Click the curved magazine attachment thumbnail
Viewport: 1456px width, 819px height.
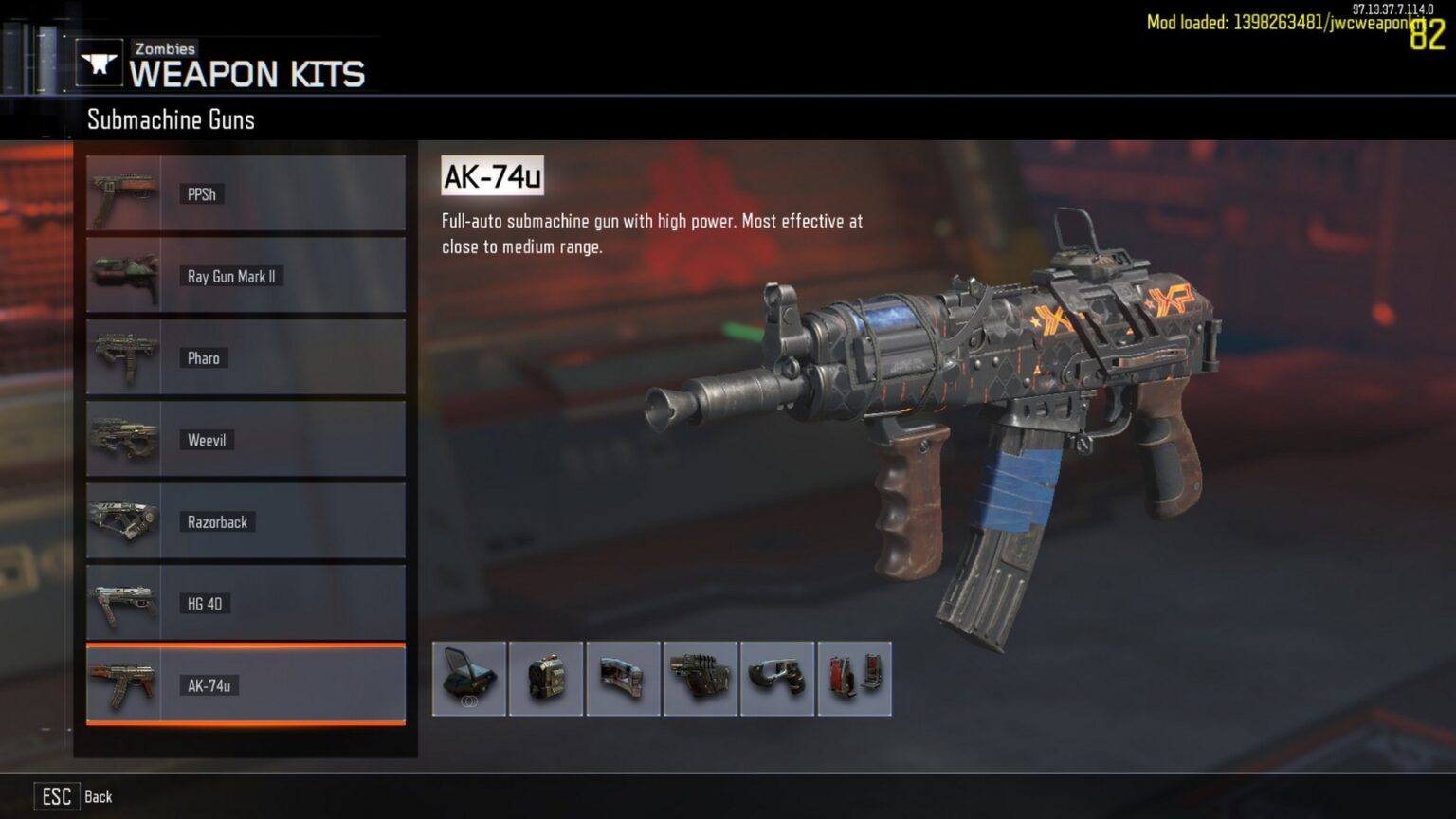pos(623,679)
